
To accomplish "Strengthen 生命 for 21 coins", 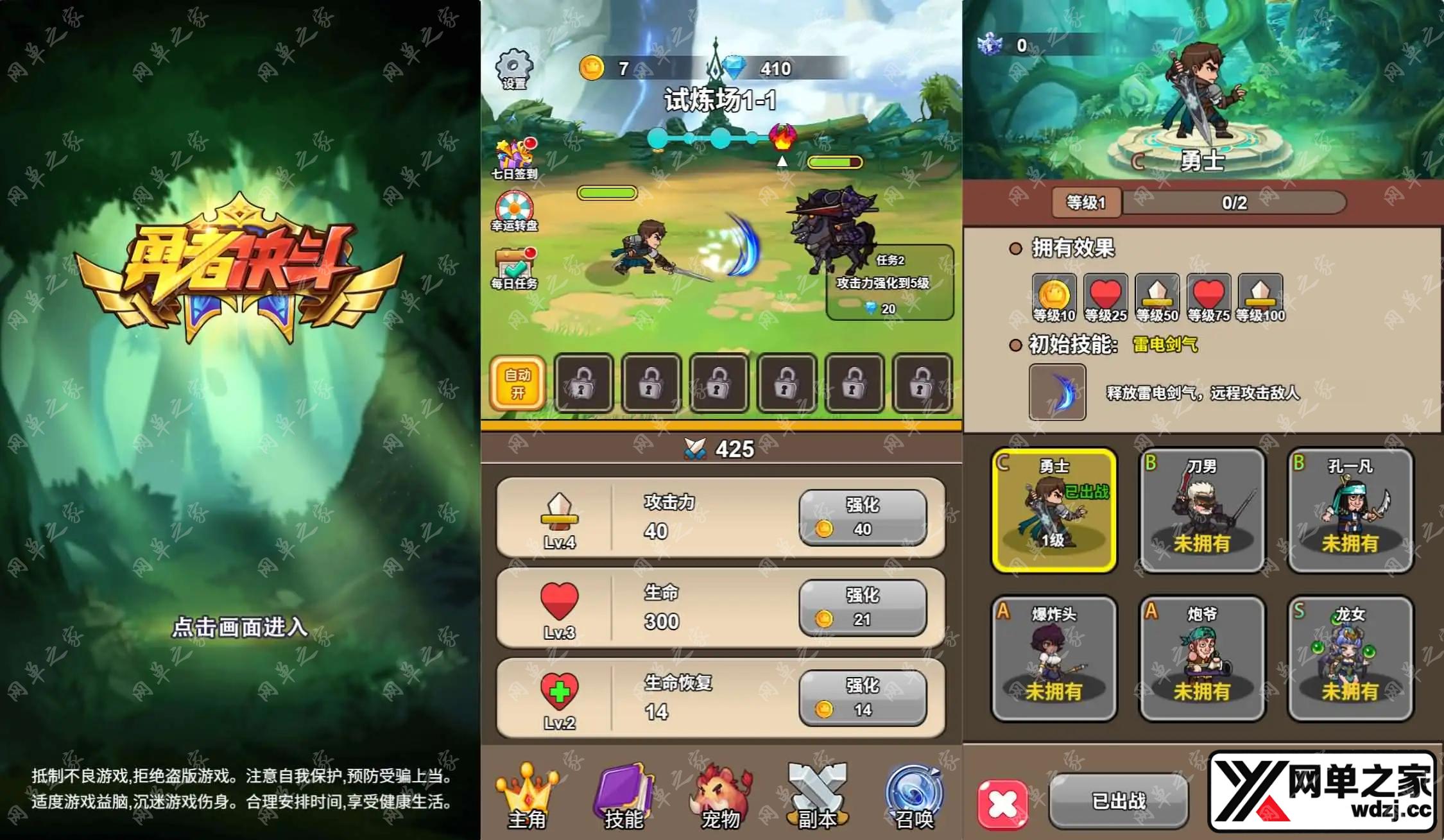I will click(862, 608).
